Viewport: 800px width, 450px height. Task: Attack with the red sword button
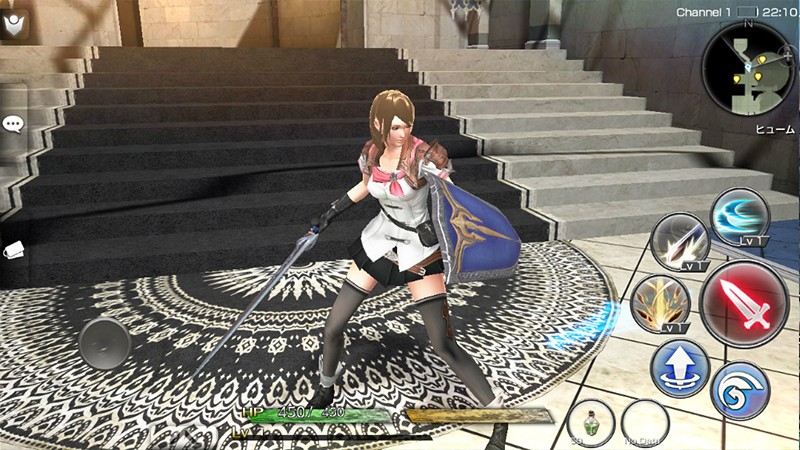(744, 302)
